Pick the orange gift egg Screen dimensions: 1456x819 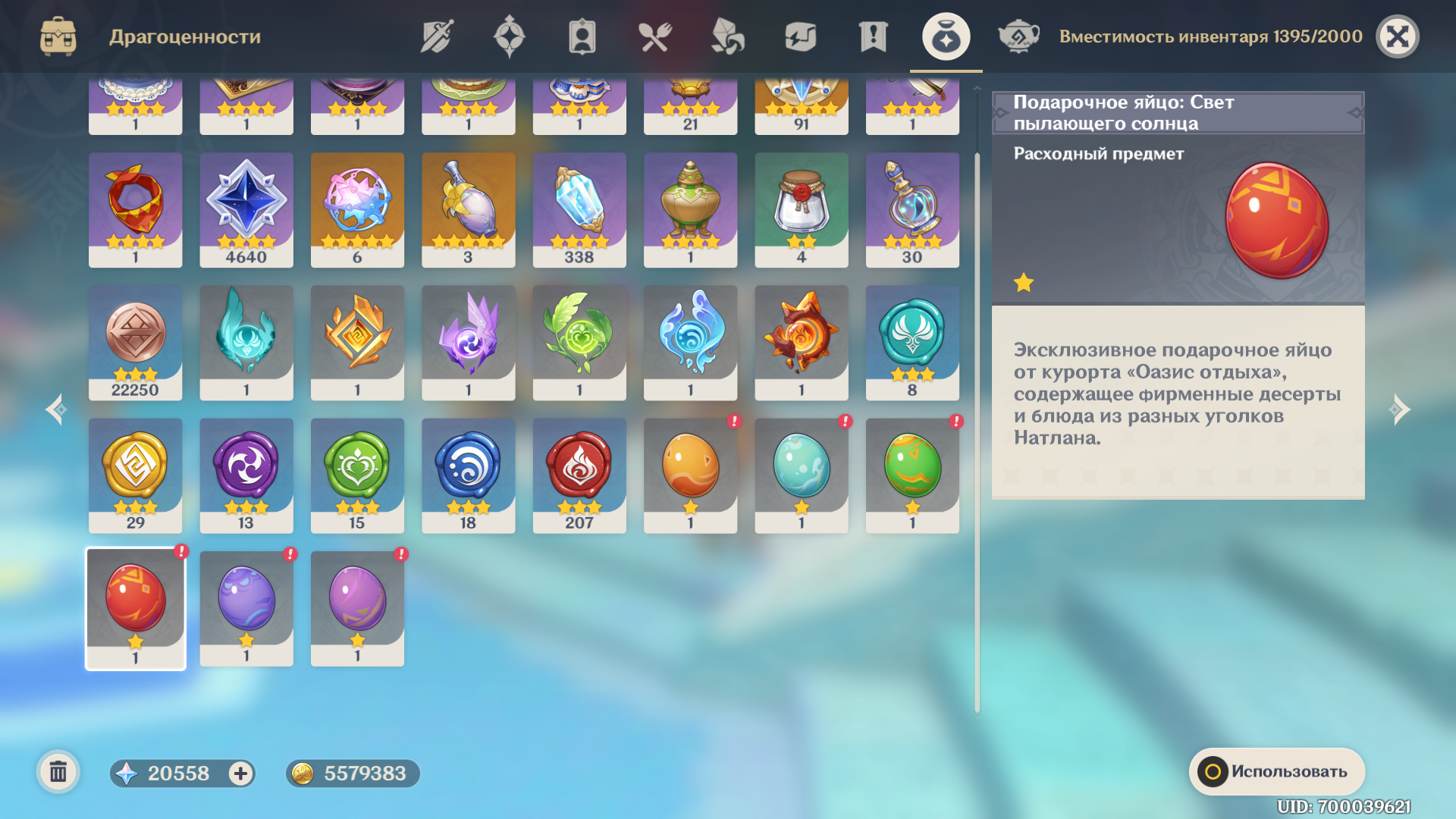[x=690, y=474]
